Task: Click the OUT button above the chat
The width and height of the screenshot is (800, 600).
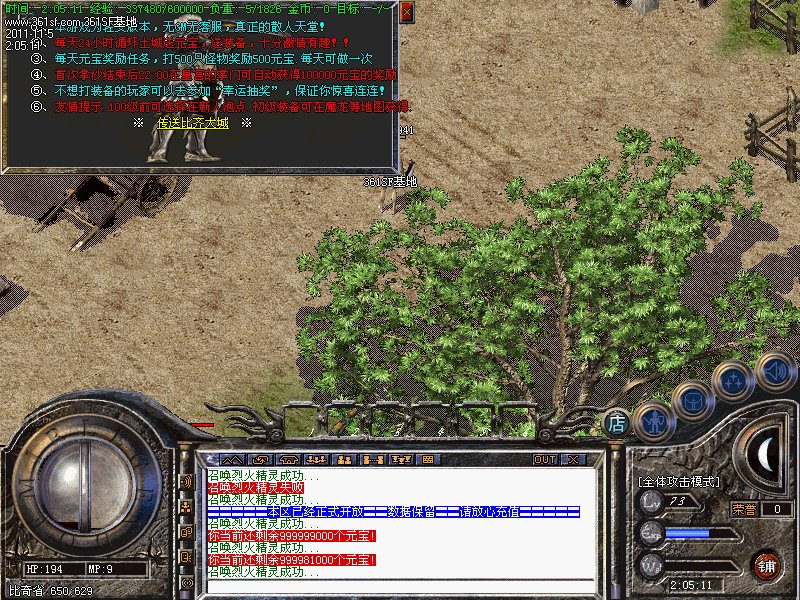Action: pyautogui.click(x=545, y=459)
